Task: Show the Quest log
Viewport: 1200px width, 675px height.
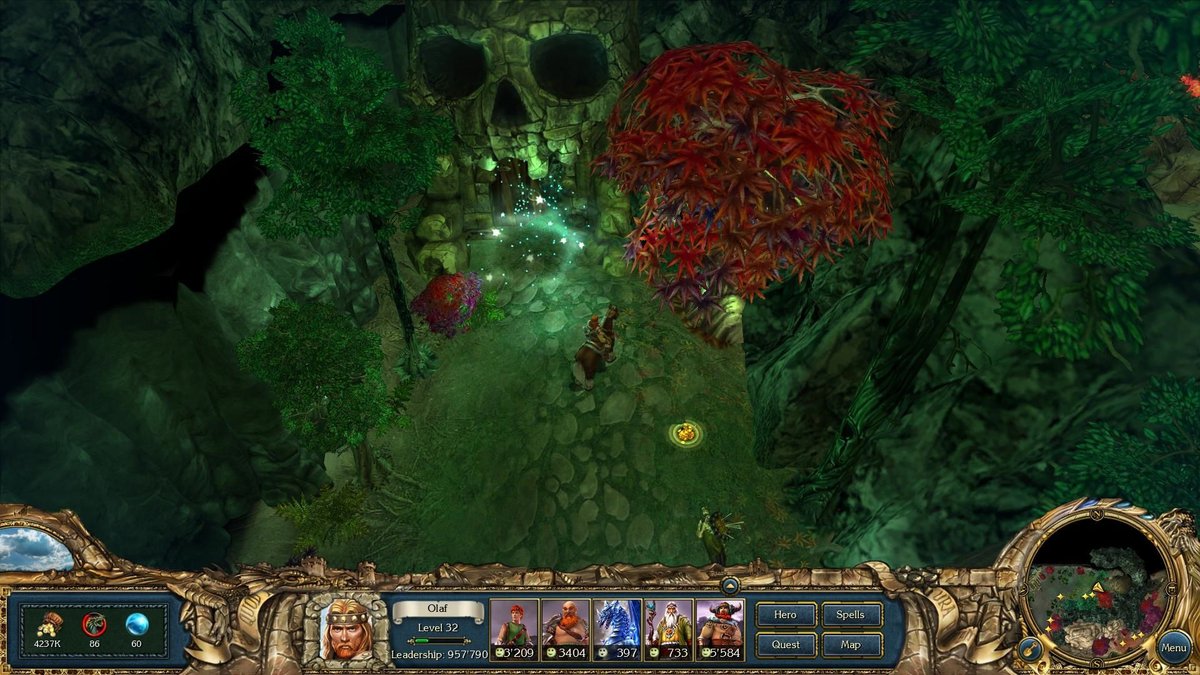Action: [x=786, y=645]
